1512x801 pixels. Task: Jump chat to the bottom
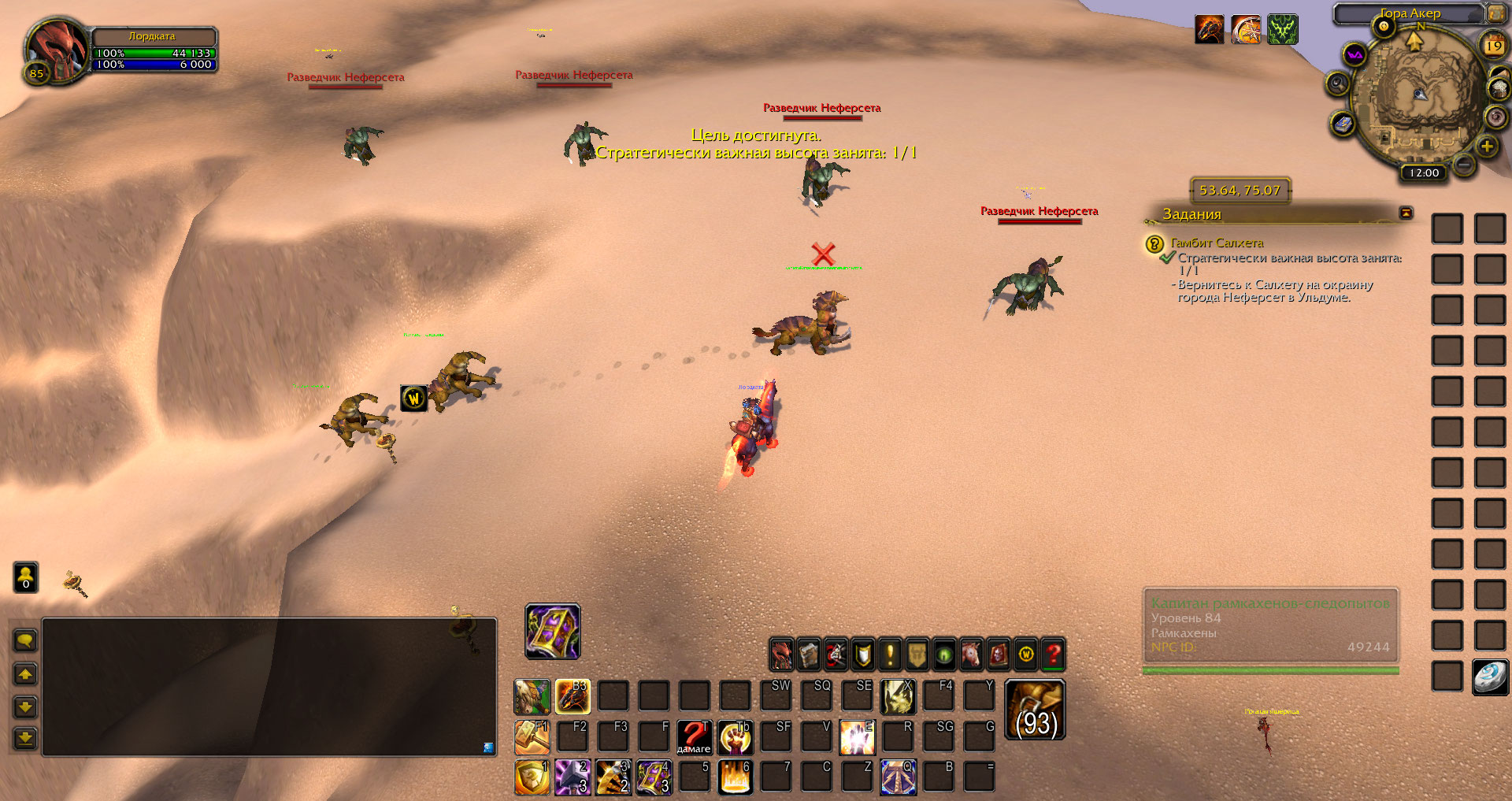[x=25, y=738]
